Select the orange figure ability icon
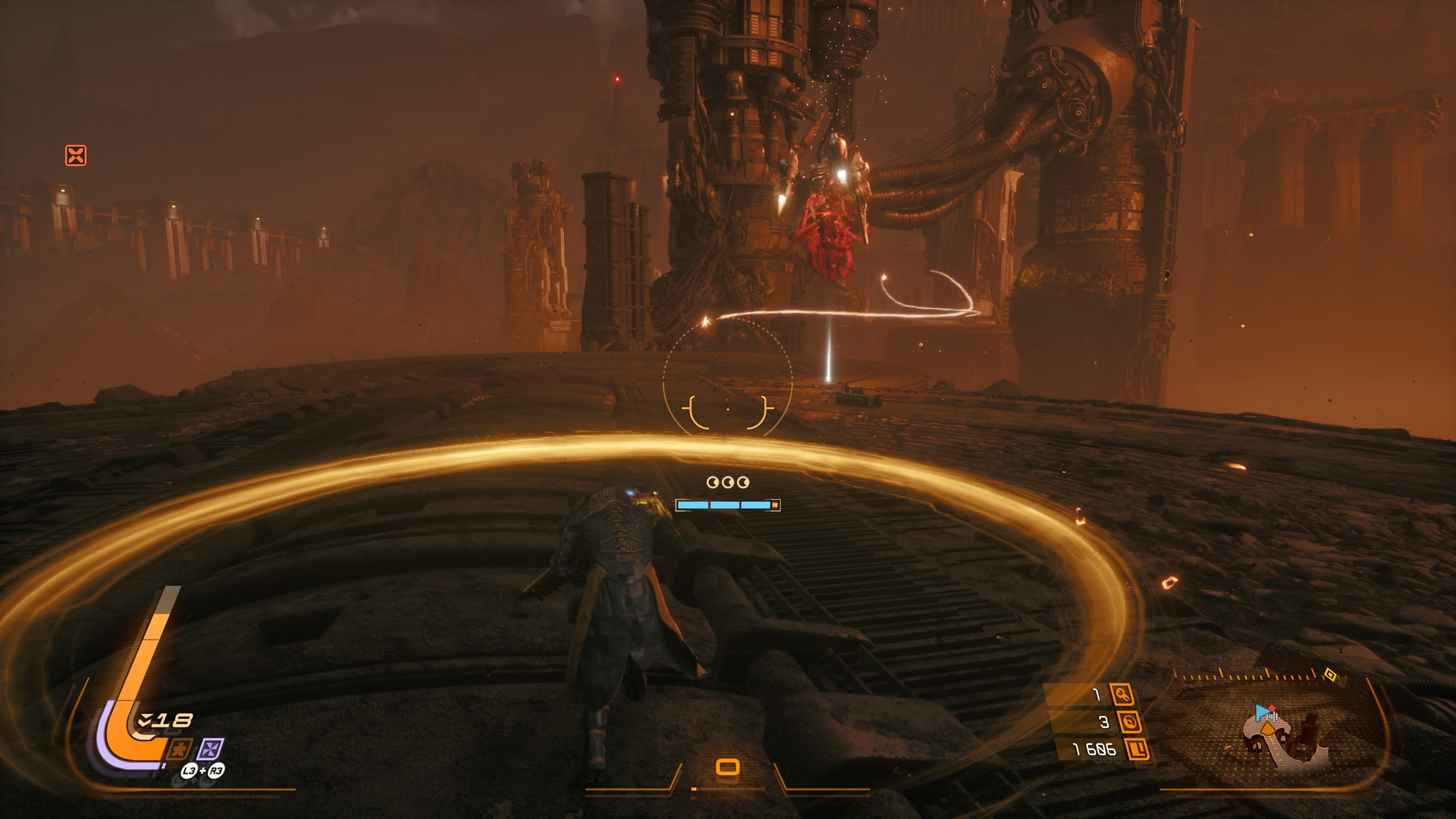This screenshot has width=1456, height=819. click(180, 750)
